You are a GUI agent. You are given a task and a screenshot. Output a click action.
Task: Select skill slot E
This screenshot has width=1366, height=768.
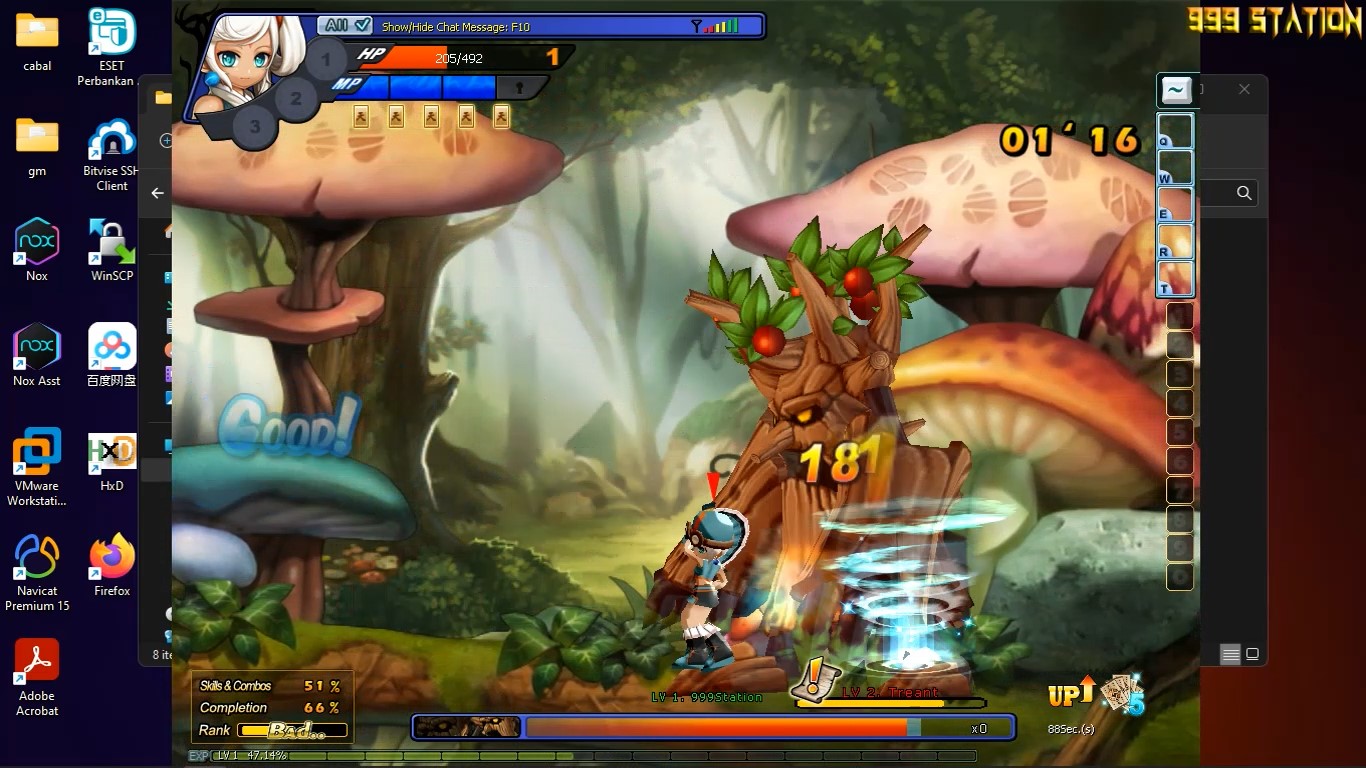1175,205
